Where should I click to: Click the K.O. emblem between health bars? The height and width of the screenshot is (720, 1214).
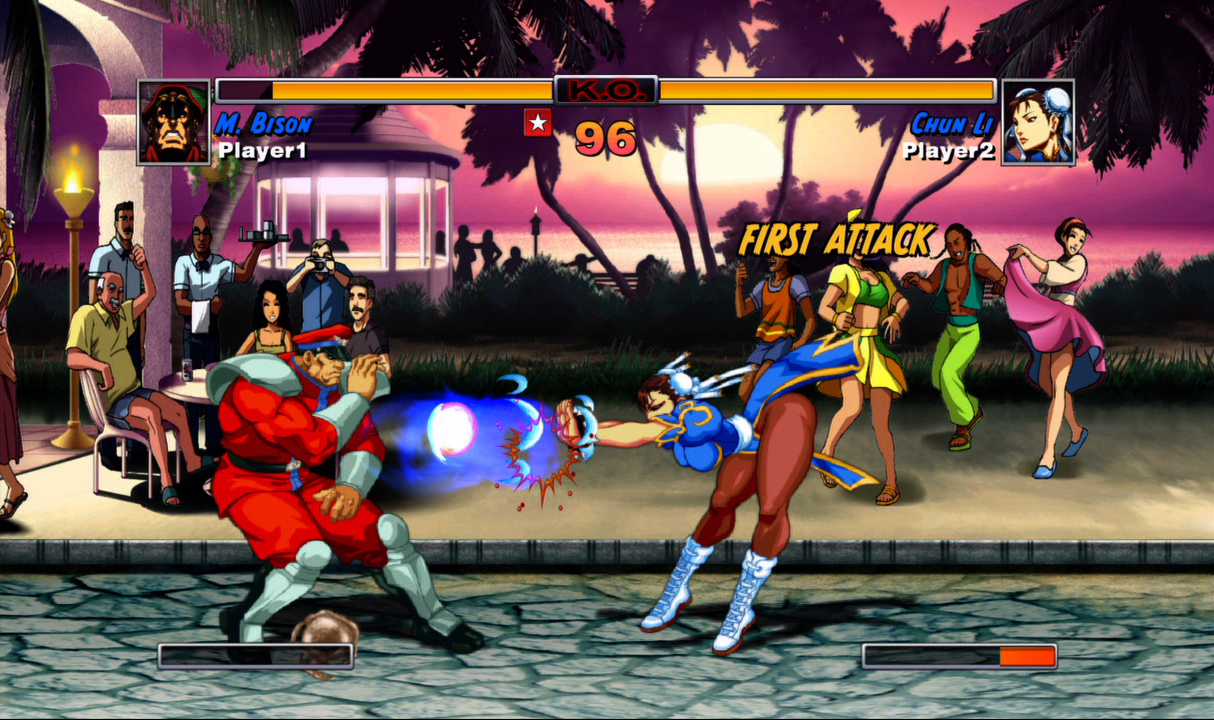606,90
